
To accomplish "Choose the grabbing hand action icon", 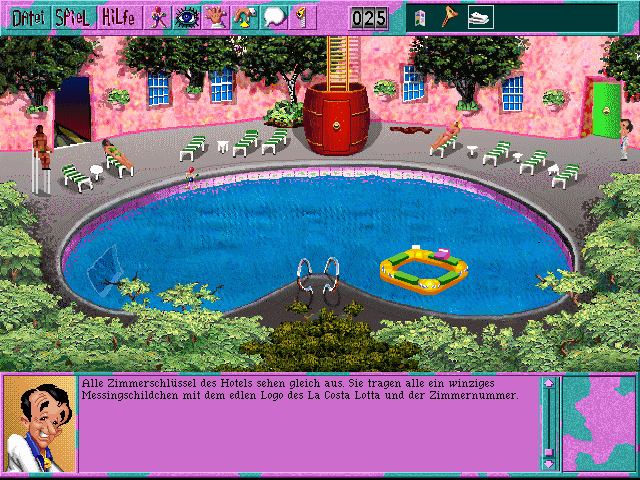I will (243, 17).
